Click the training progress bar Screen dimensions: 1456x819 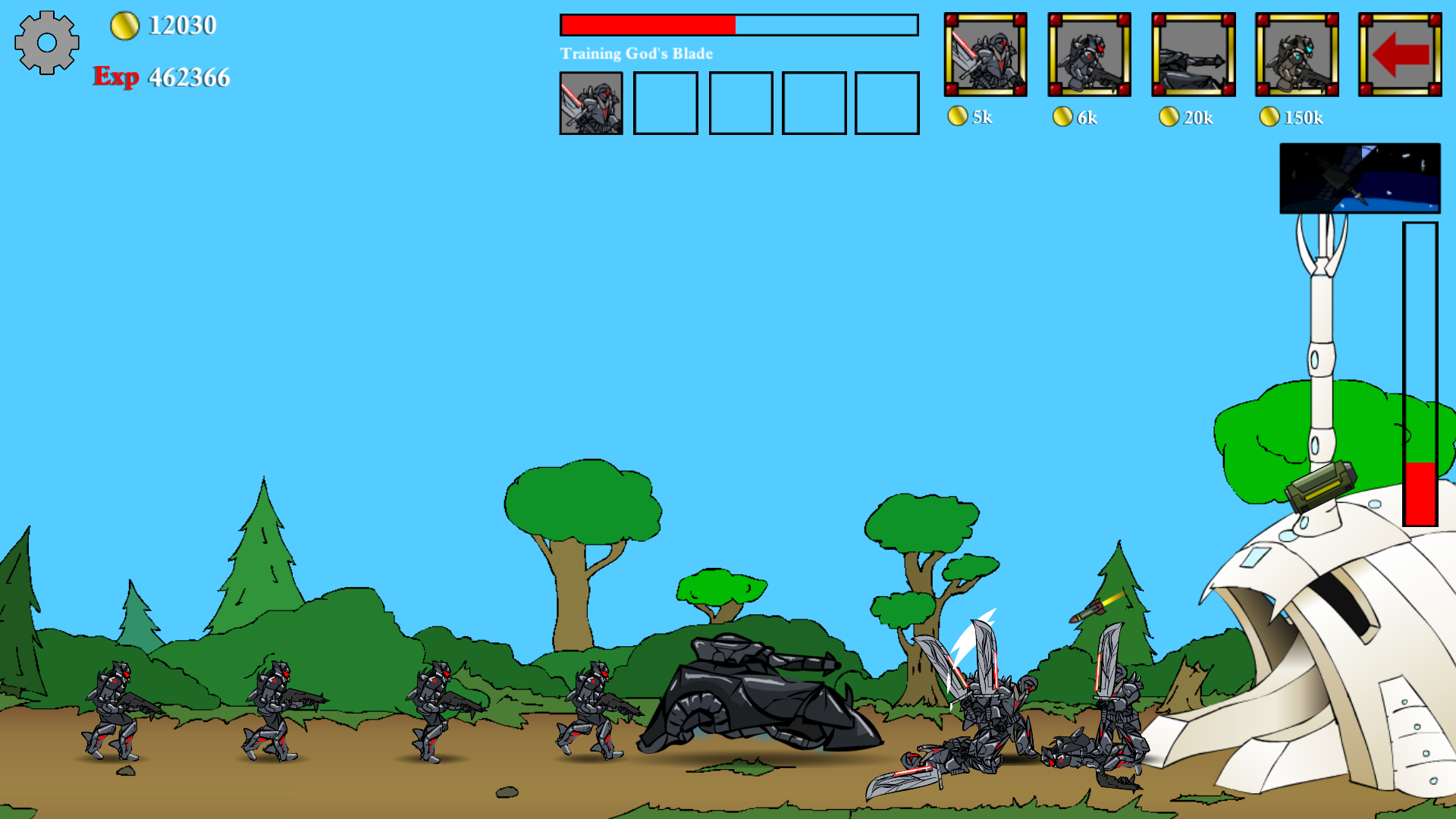pyautogui.click(x=738, y=24)
